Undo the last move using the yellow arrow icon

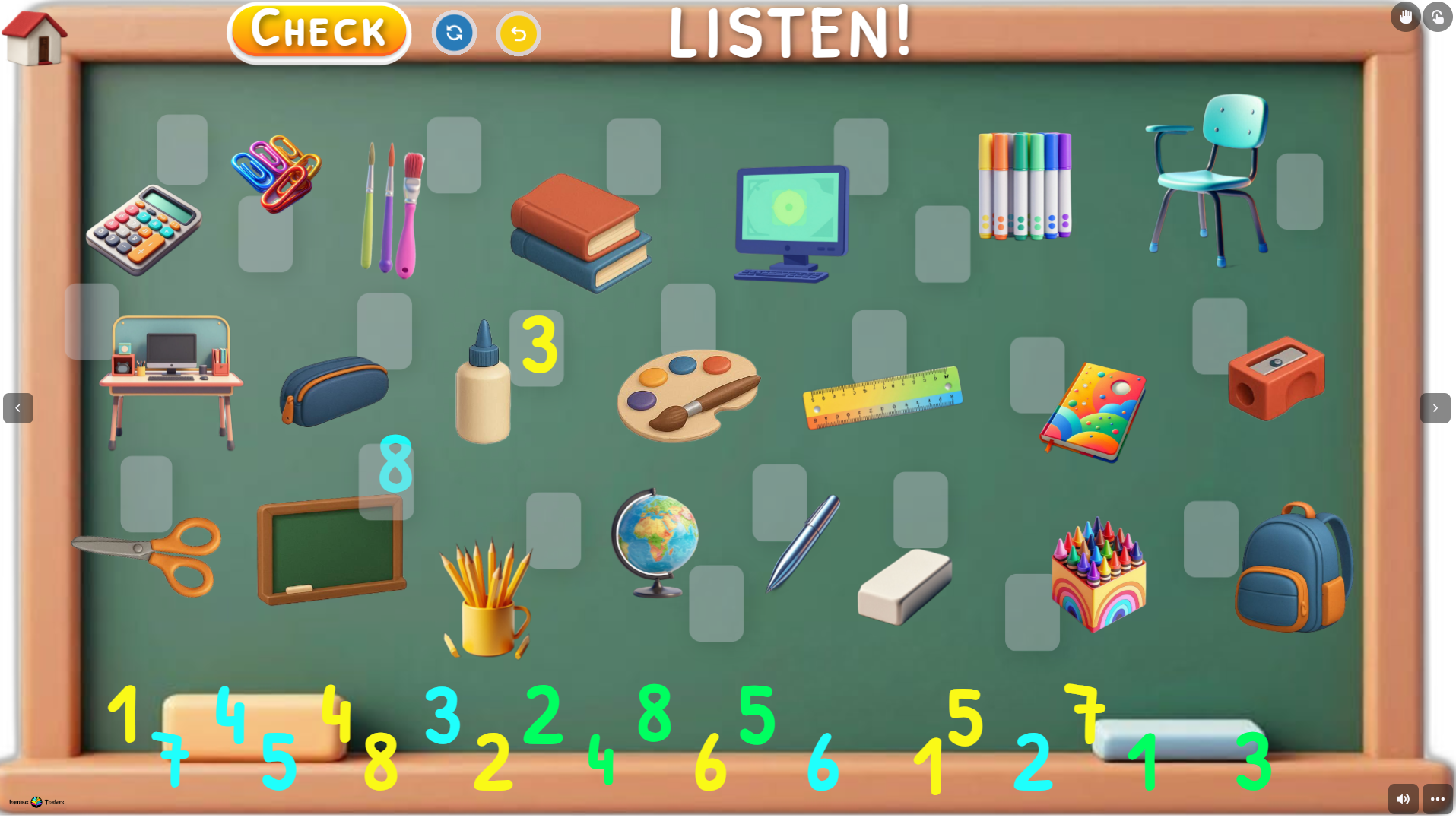518,33
